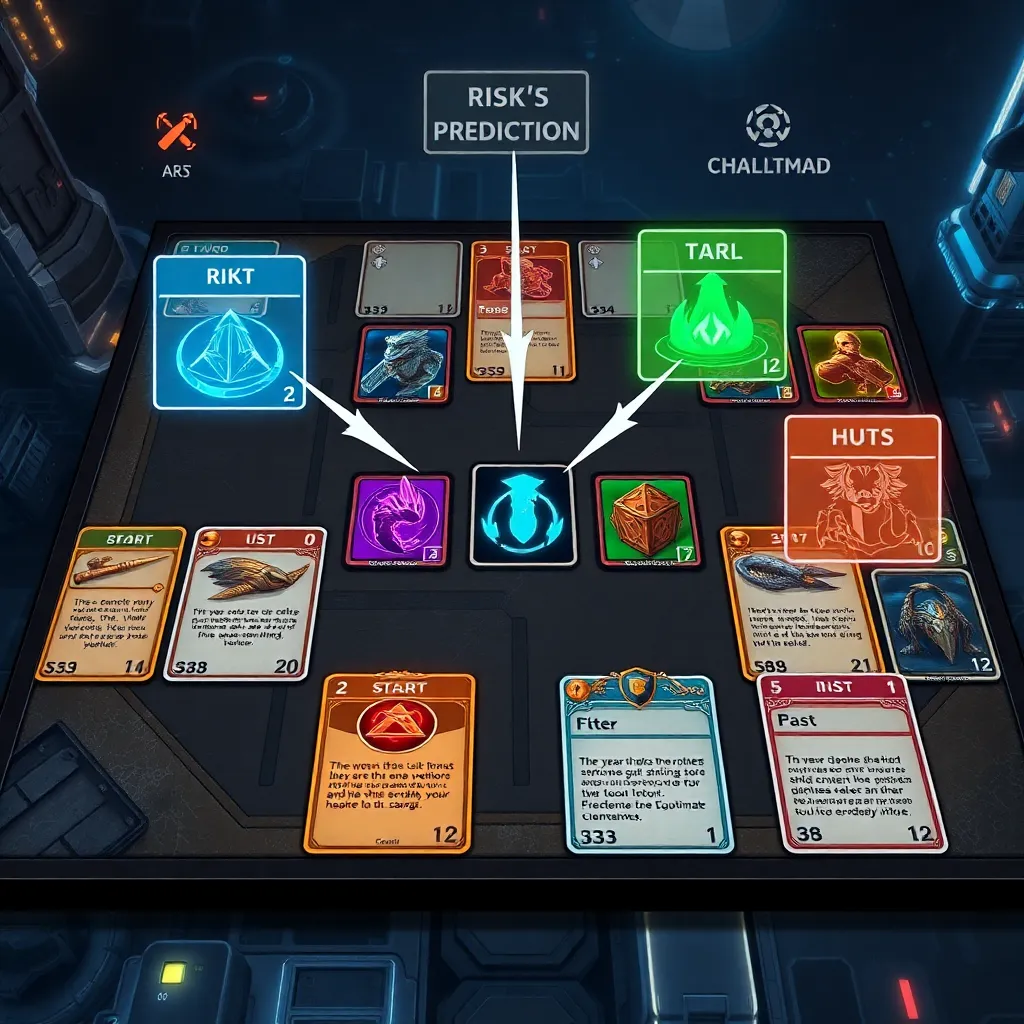Select the purple swirl board tile

tap(399, 521)
